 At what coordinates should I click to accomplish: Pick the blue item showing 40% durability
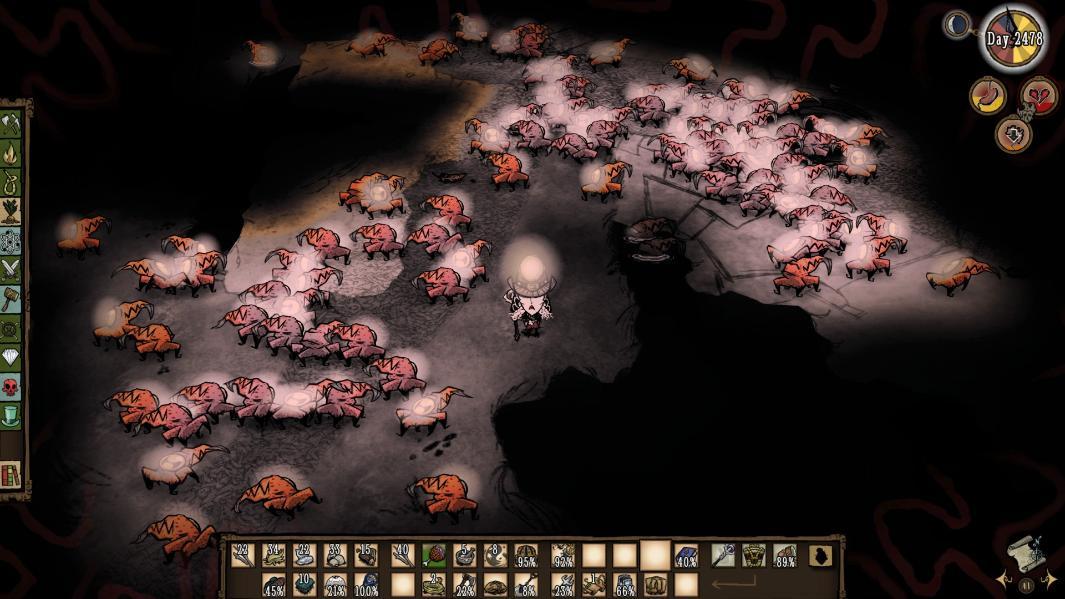click(686, 555)
